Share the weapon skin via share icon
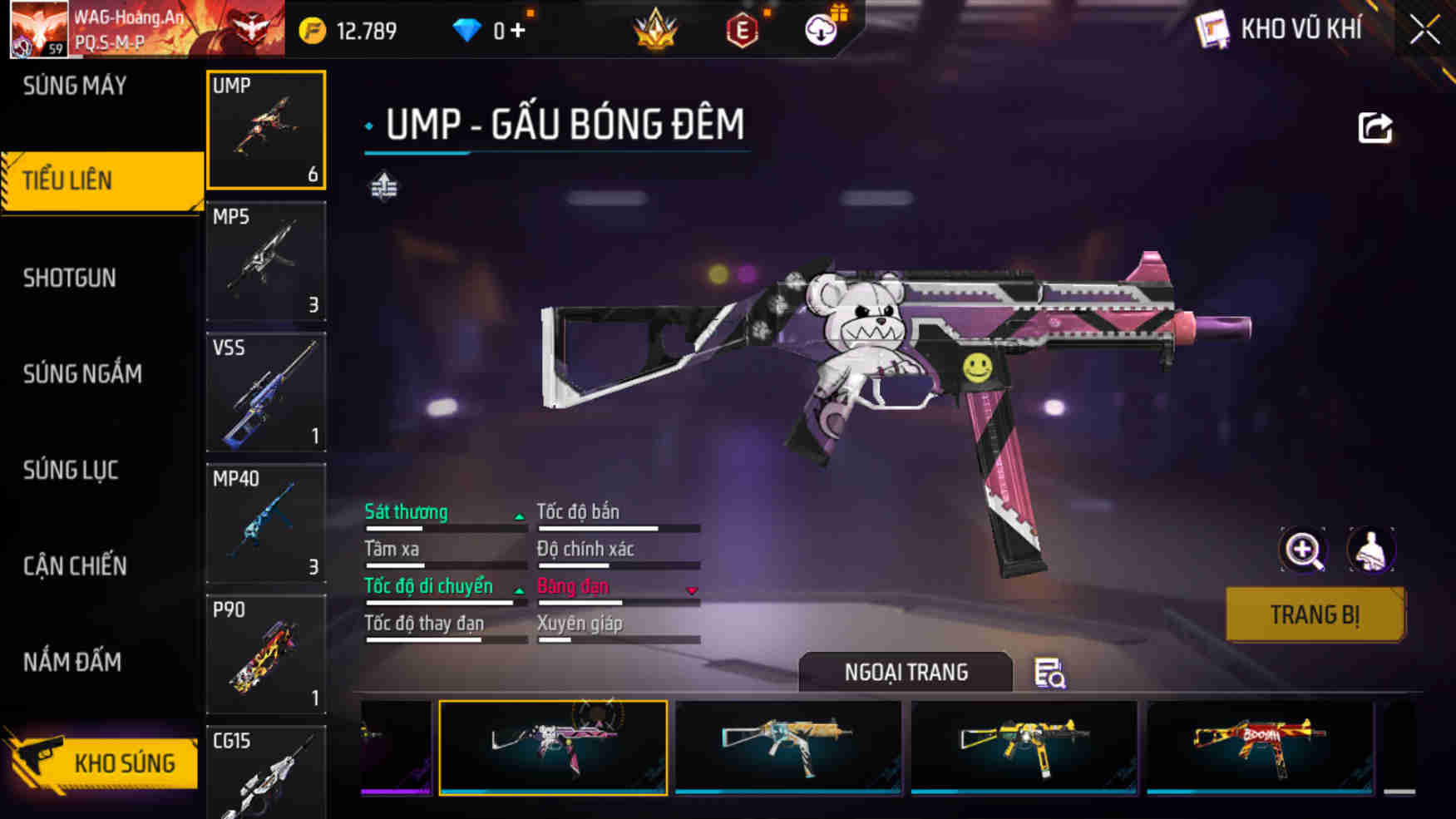This screenshot has height=819, width=1456. pyautogui.click(x=1375, y=128)
